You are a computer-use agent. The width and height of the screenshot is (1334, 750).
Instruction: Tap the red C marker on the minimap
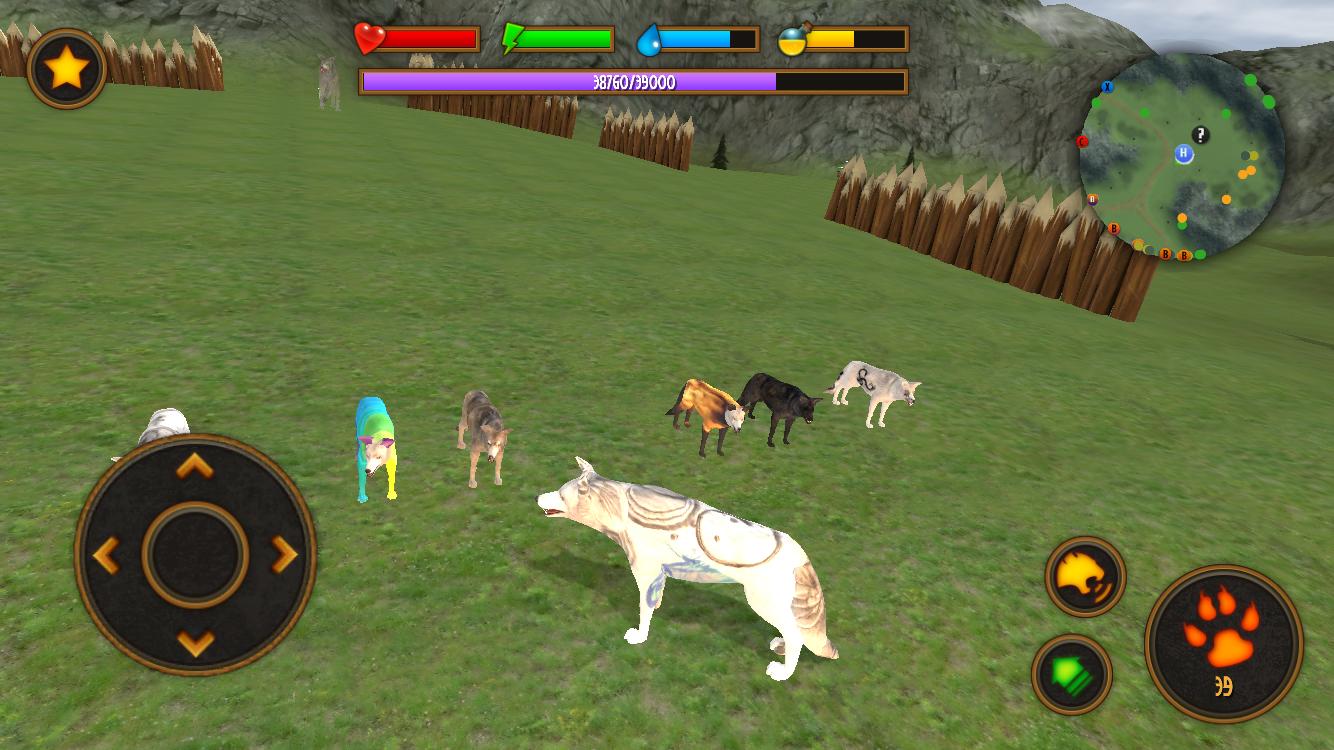pos(1082,142)
